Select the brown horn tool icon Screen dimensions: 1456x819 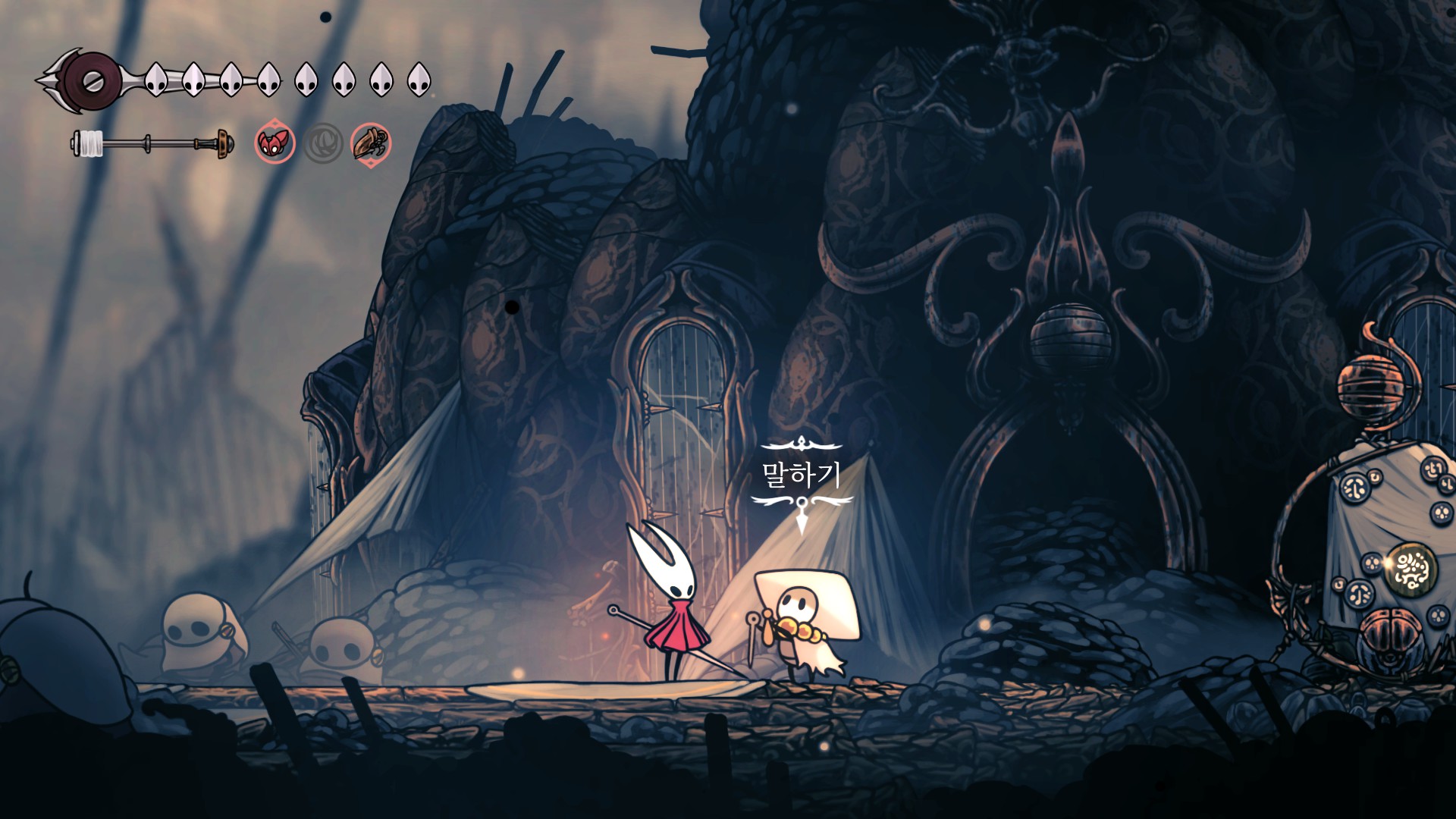371,143
